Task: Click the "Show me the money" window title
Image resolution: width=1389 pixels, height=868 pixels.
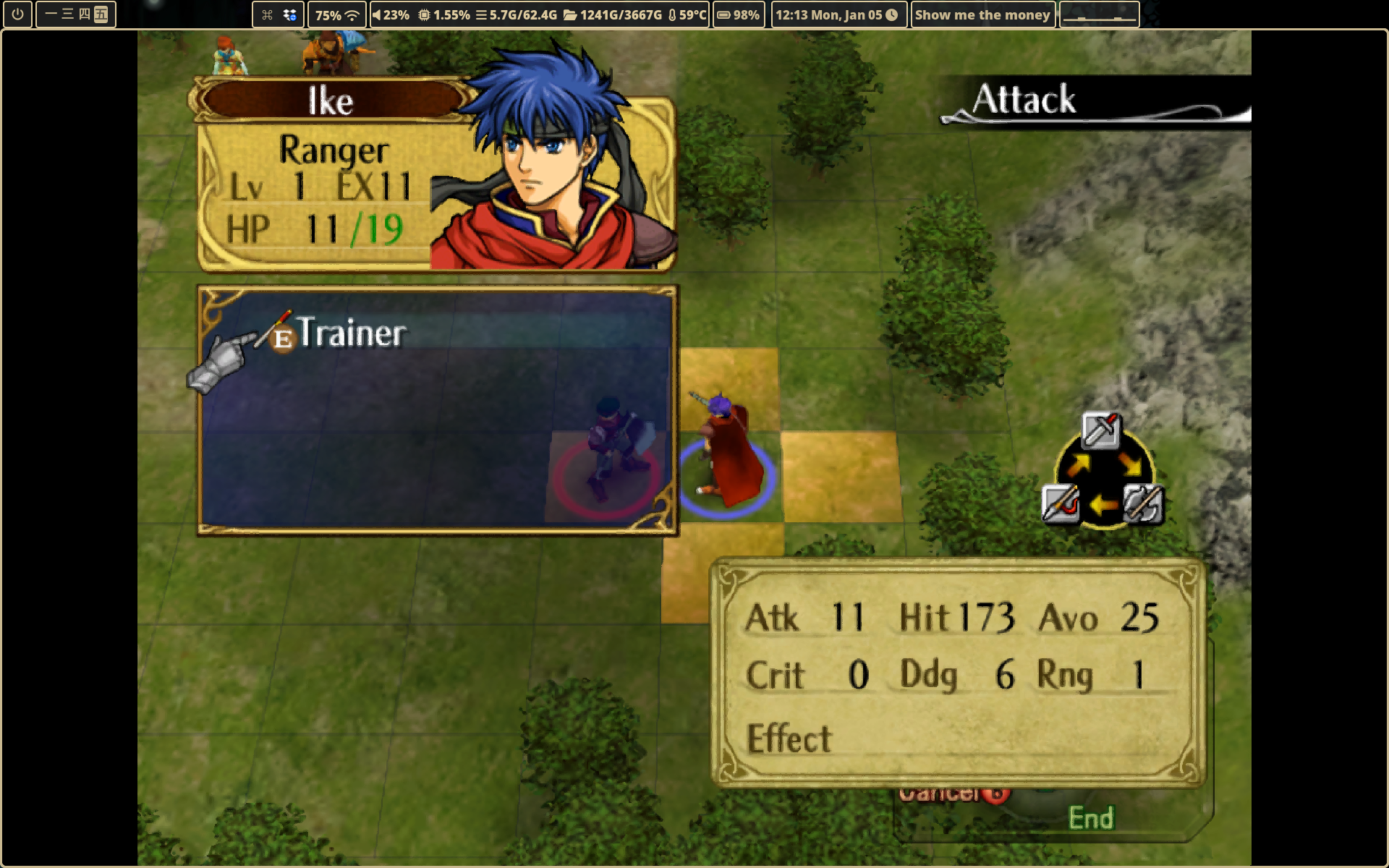Action: coord(982,14)
